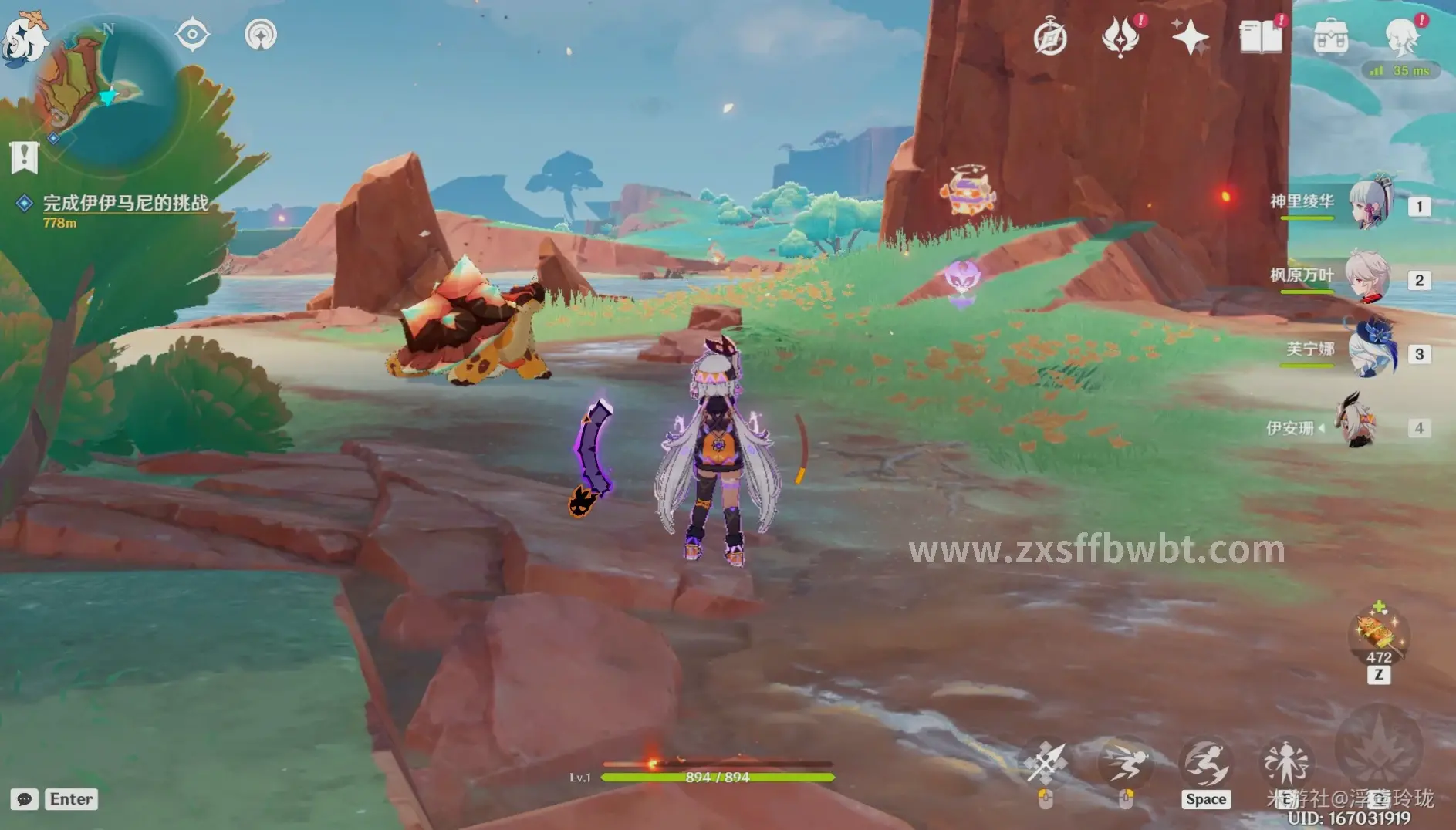The height and width of the screenshot is (830, 1456).
Task: Activate the sprint dash icon
Action: [1125, 762]
